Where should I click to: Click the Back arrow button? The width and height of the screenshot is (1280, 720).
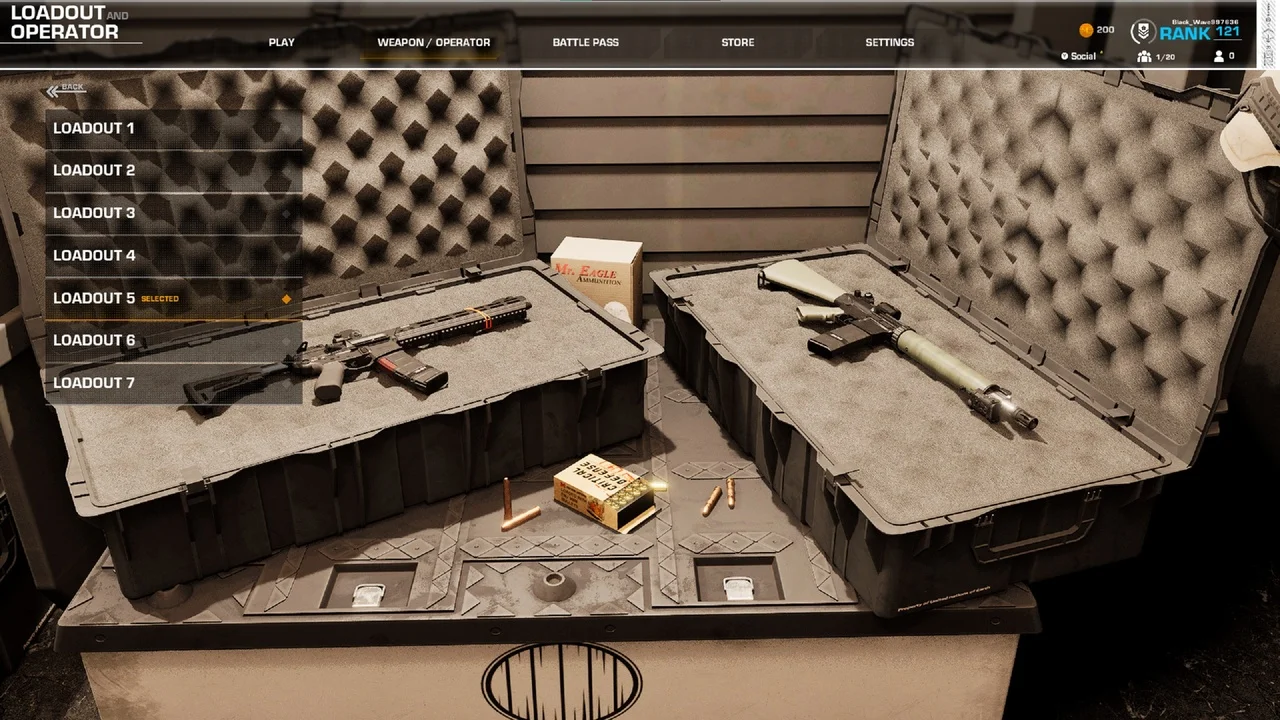coord(65,89)
